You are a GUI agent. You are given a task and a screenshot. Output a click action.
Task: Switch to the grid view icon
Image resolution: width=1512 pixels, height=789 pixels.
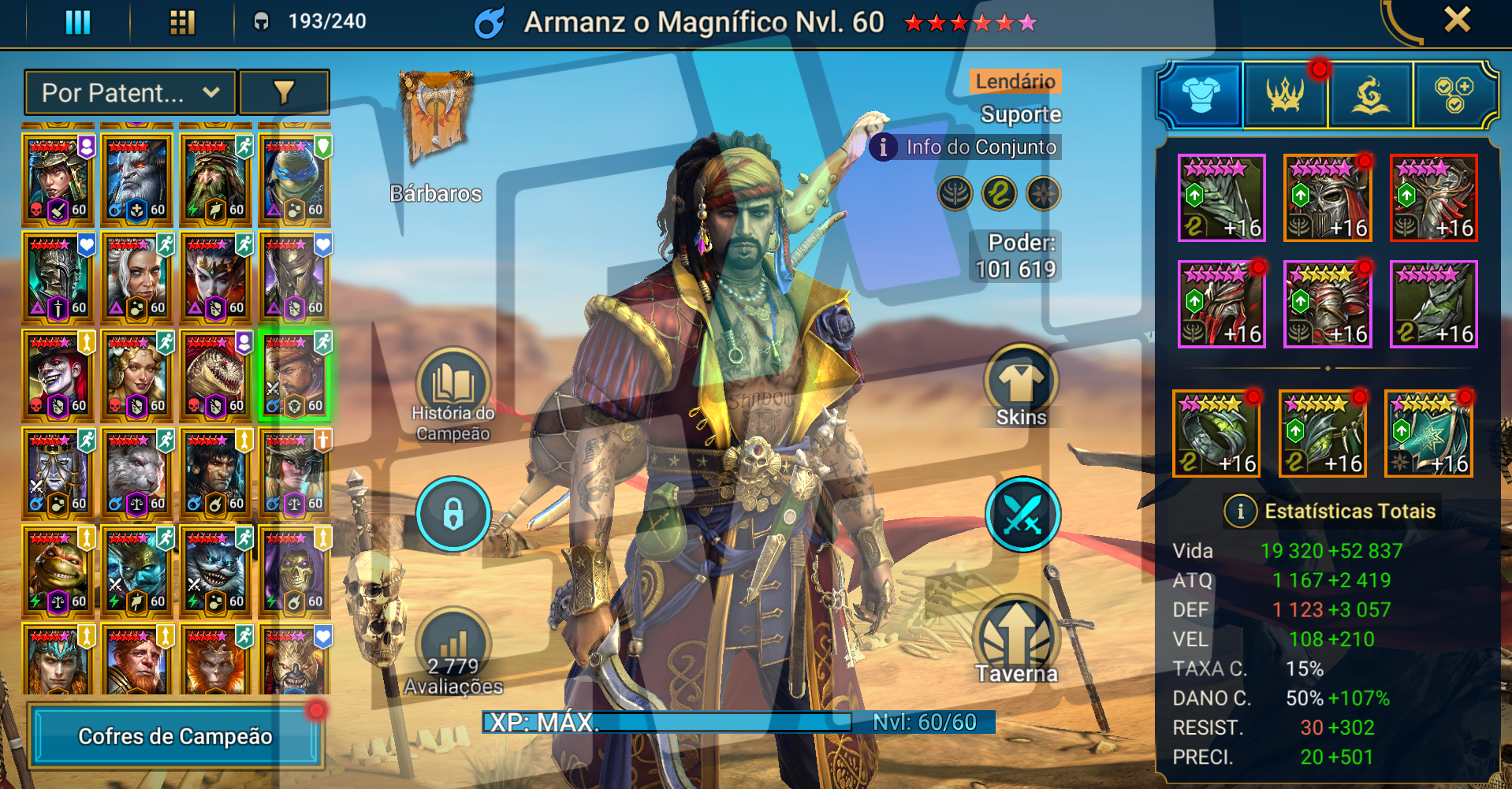[x=182, y=22]
